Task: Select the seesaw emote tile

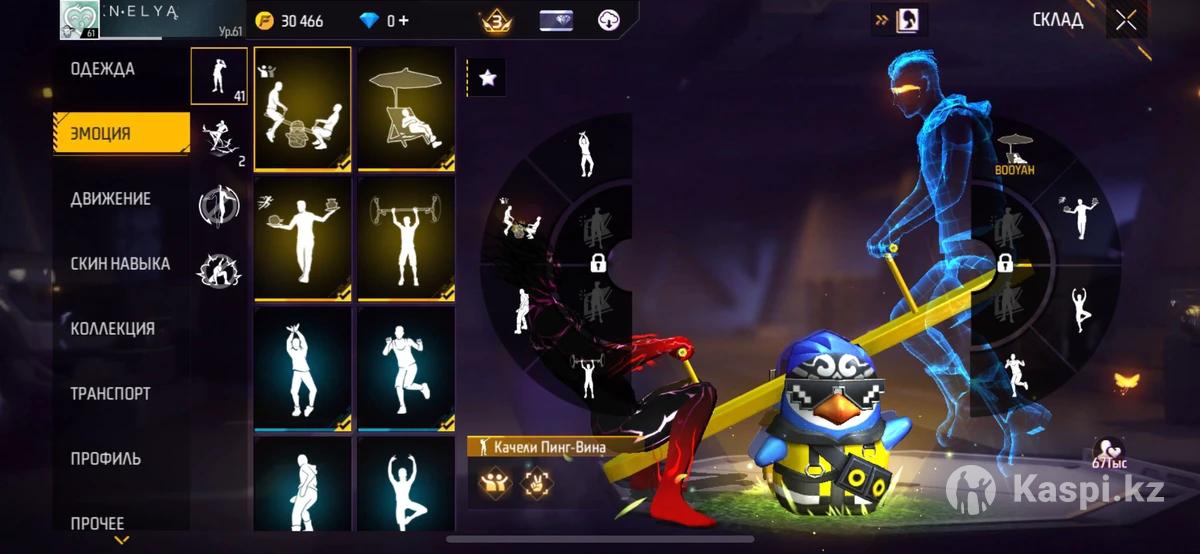Action: [x=302, y=108]
